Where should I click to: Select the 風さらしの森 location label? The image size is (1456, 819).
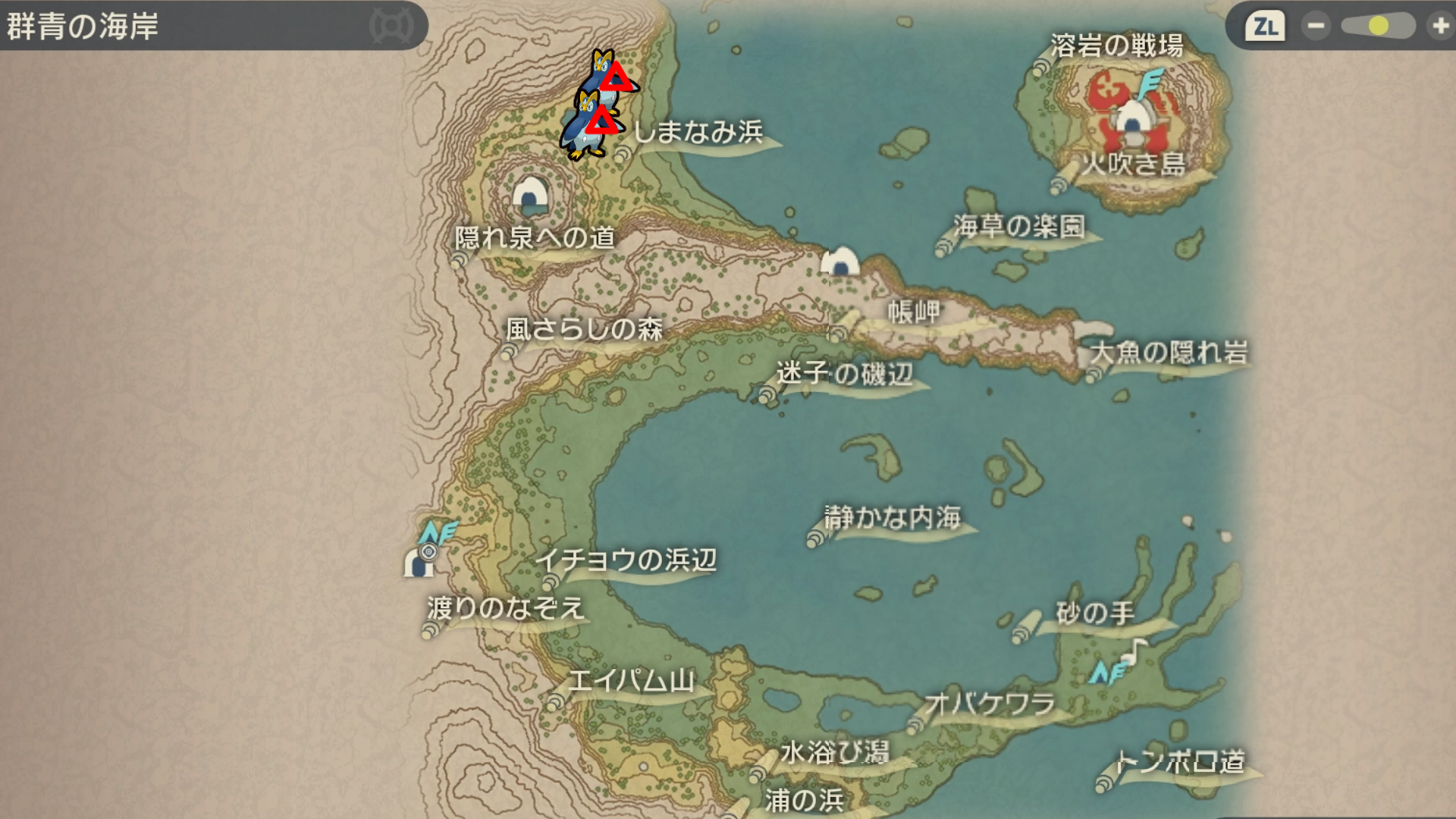[584, 329]
